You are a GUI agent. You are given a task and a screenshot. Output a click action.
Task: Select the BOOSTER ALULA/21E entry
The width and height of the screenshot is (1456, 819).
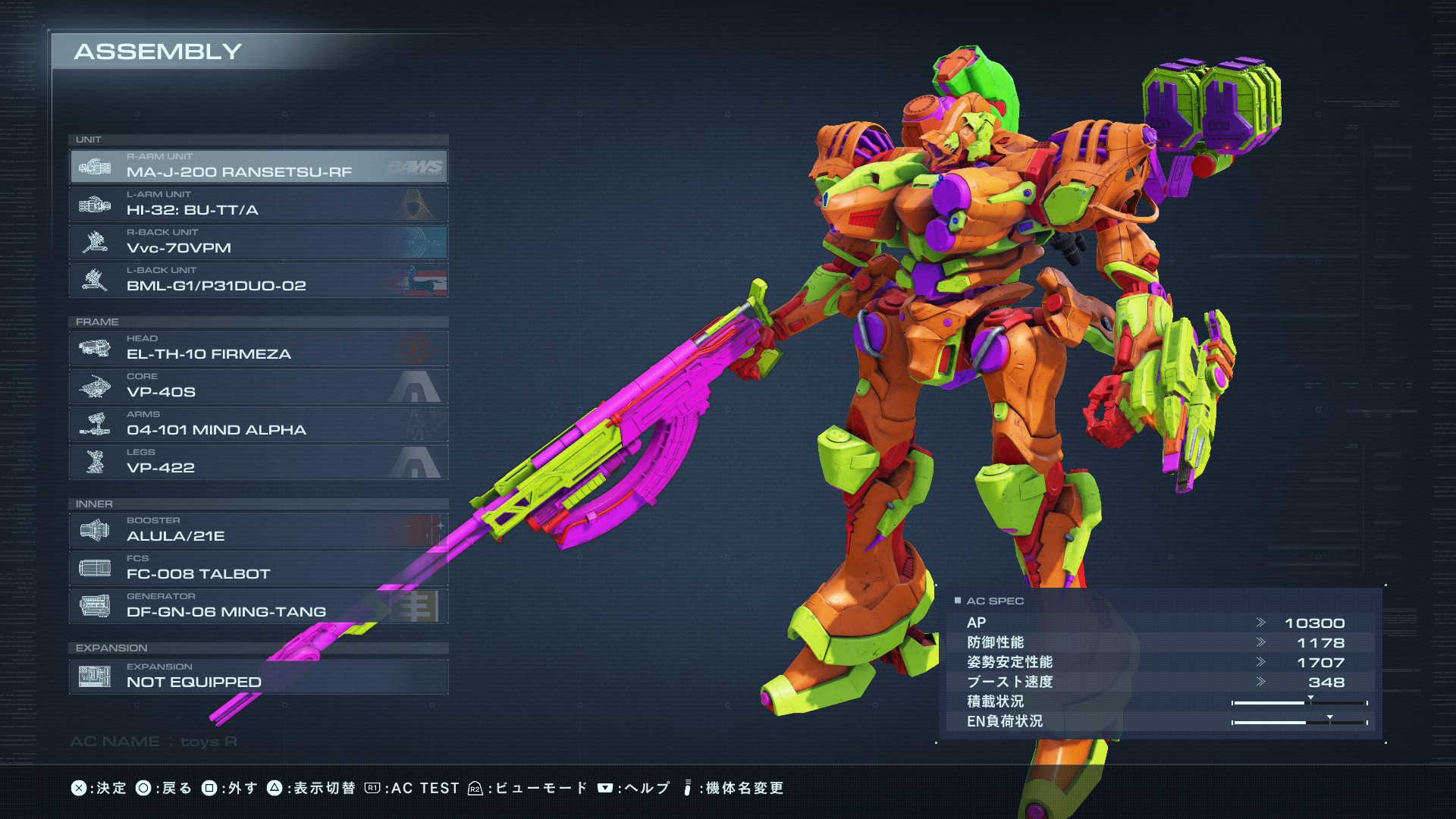point(258,530)
